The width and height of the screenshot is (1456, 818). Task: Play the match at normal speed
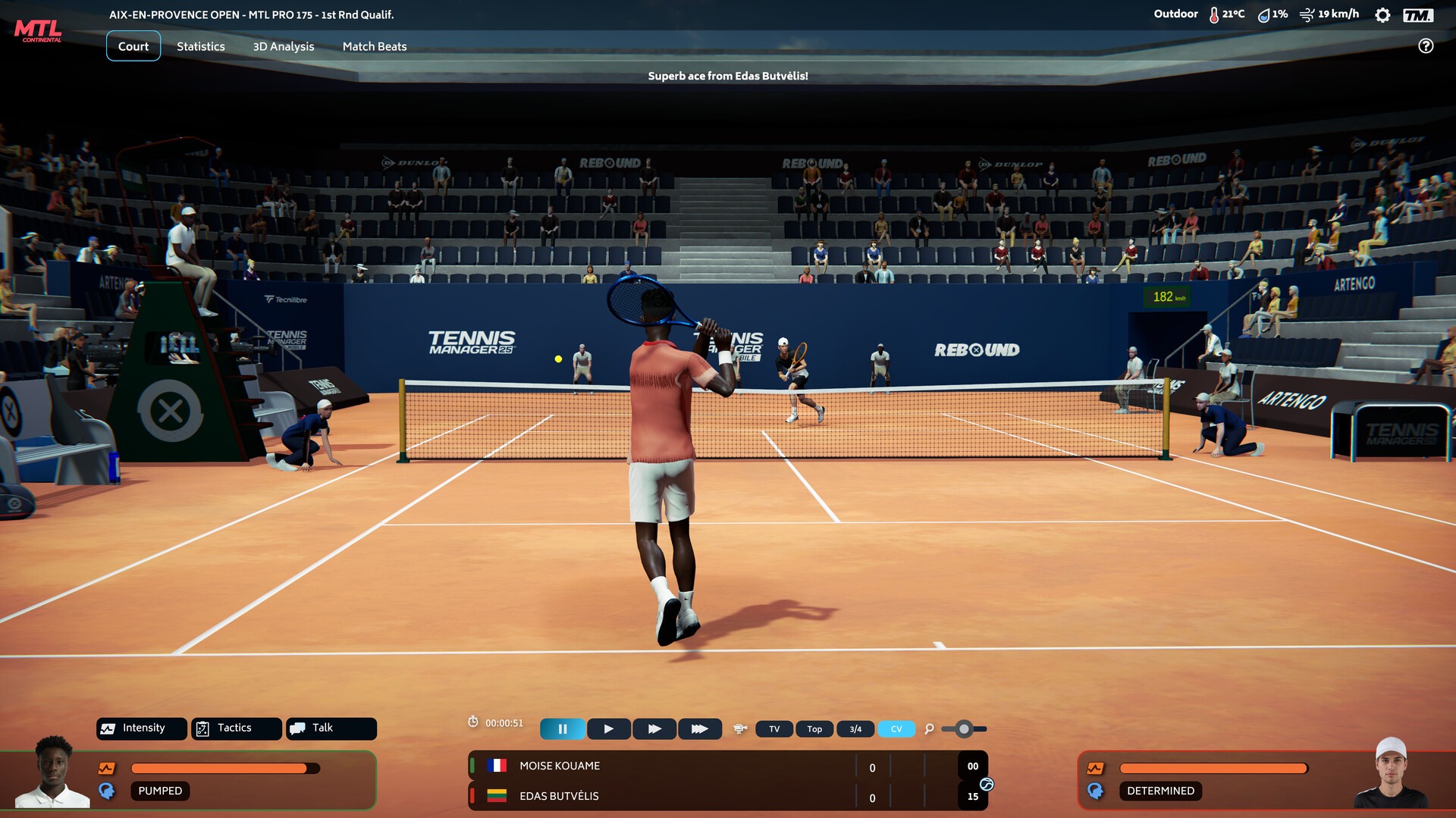pos(608,729)
